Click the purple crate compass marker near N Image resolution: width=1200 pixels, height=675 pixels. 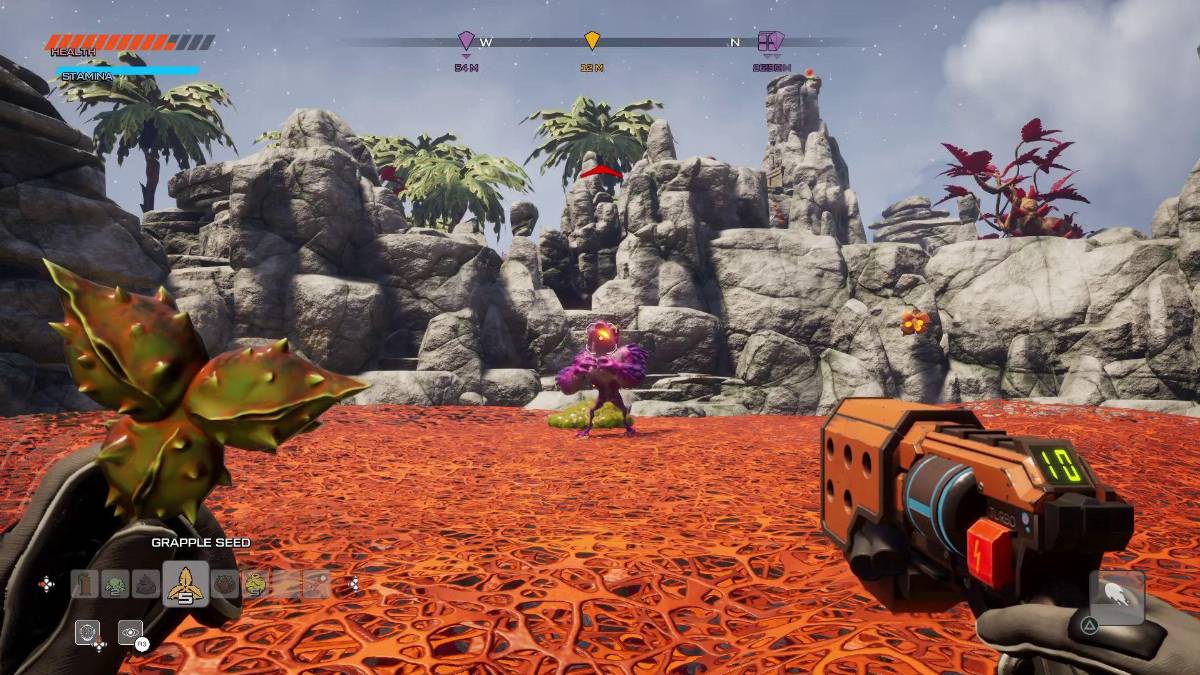770,42
